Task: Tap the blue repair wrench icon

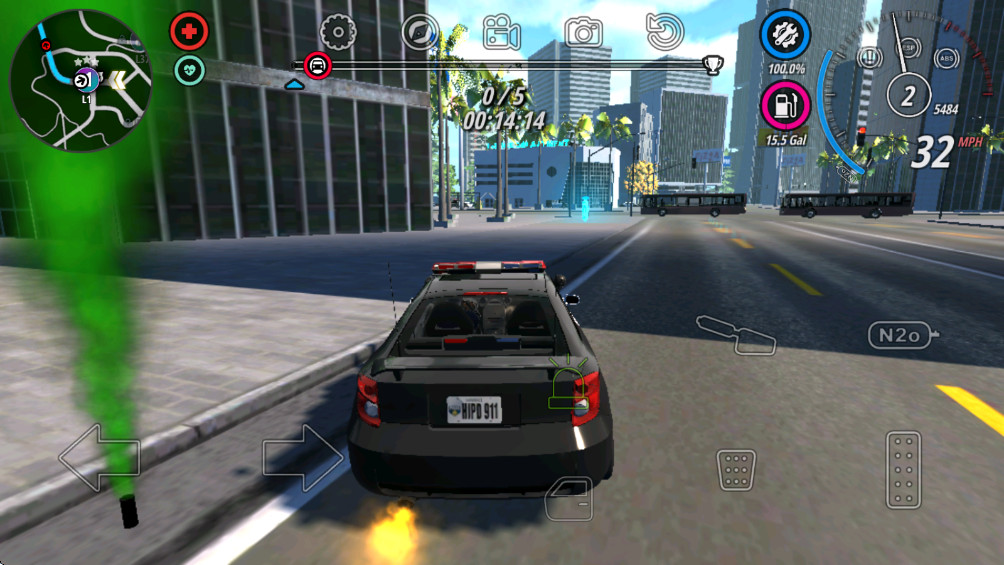Action: 785,36
